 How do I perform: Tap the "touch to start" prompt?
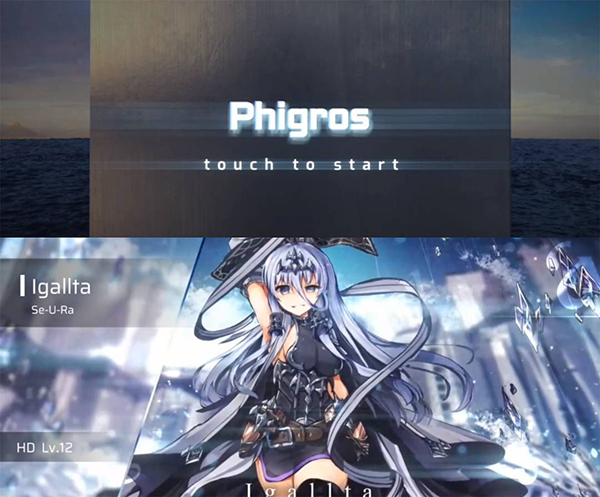point(301,164)
